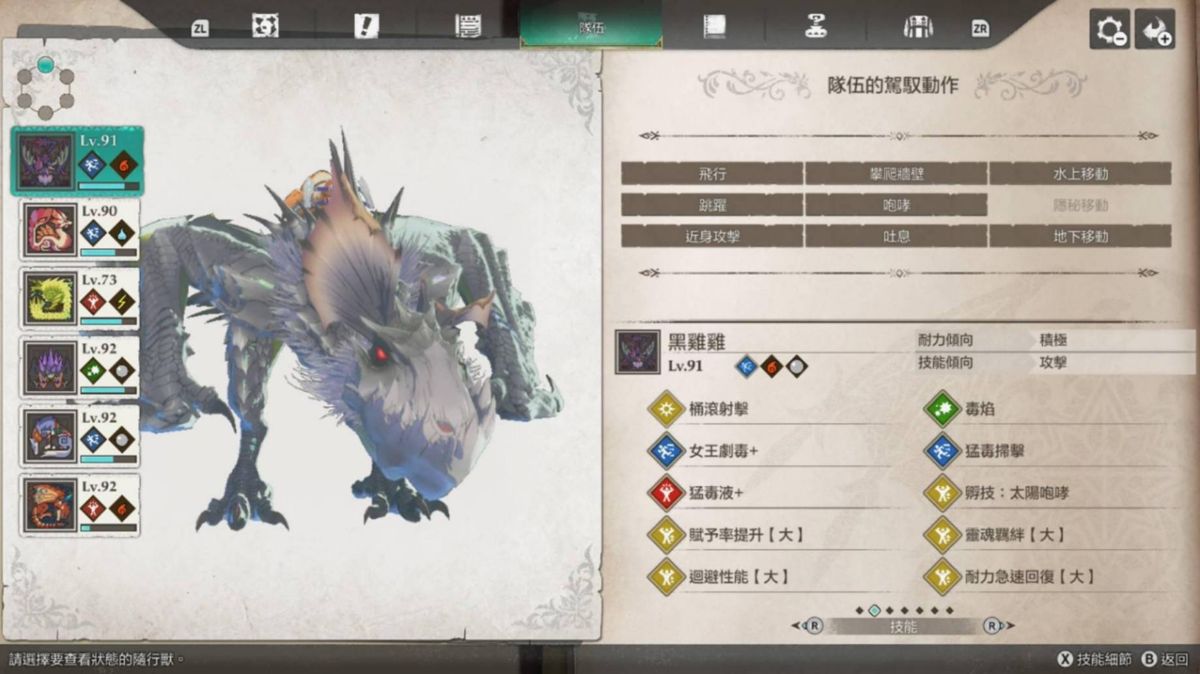Select the 靈魂羈絆【大】 skill

(1010, 535)
